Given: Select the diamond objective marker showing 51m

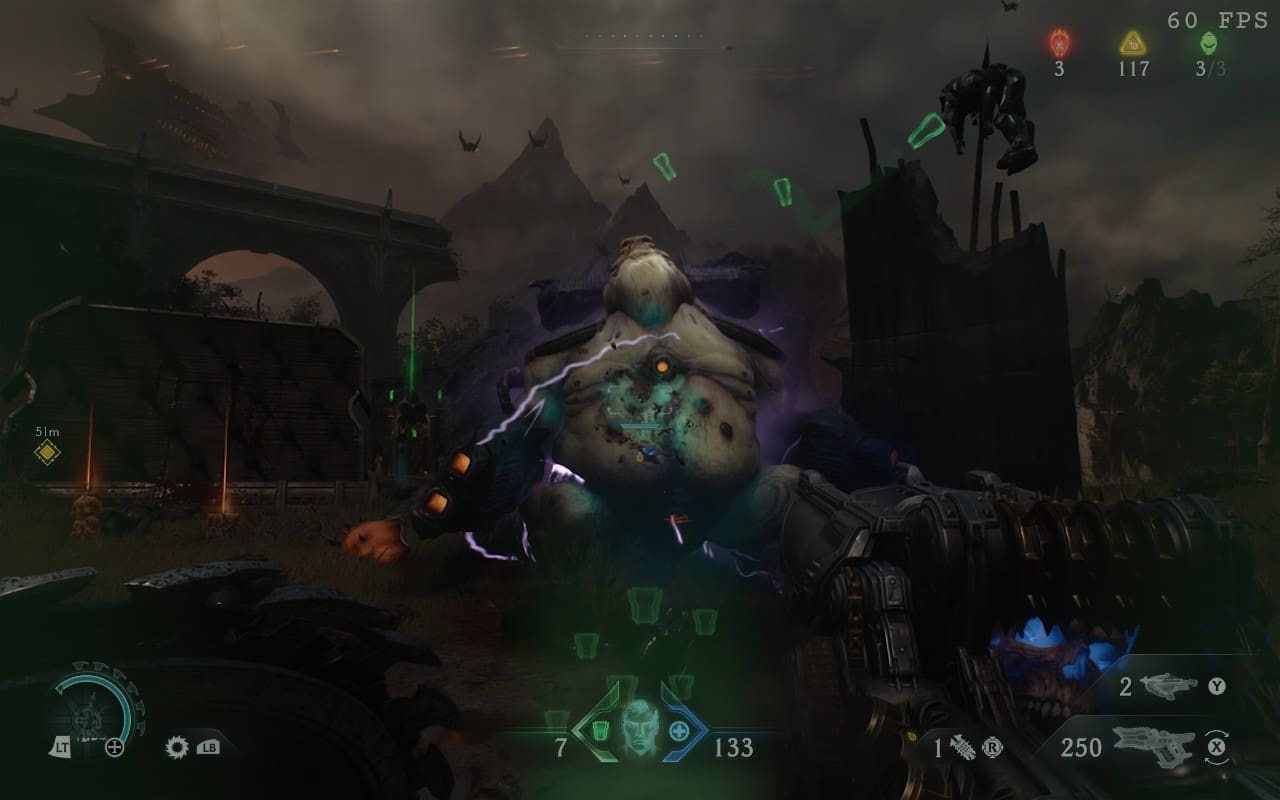Looking at the screenshot, I should (x=47, y=453).
